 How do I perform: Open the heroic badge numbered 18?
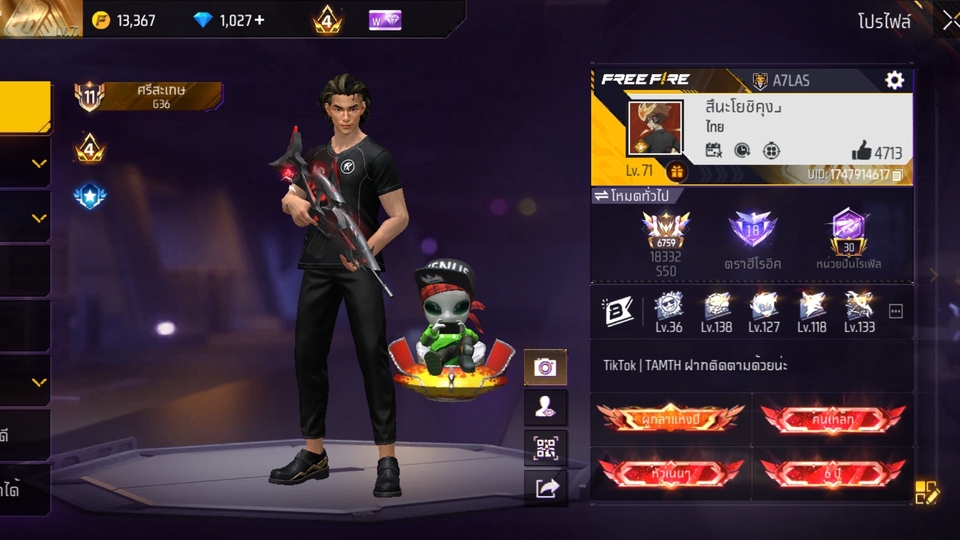tap(752, 230)
